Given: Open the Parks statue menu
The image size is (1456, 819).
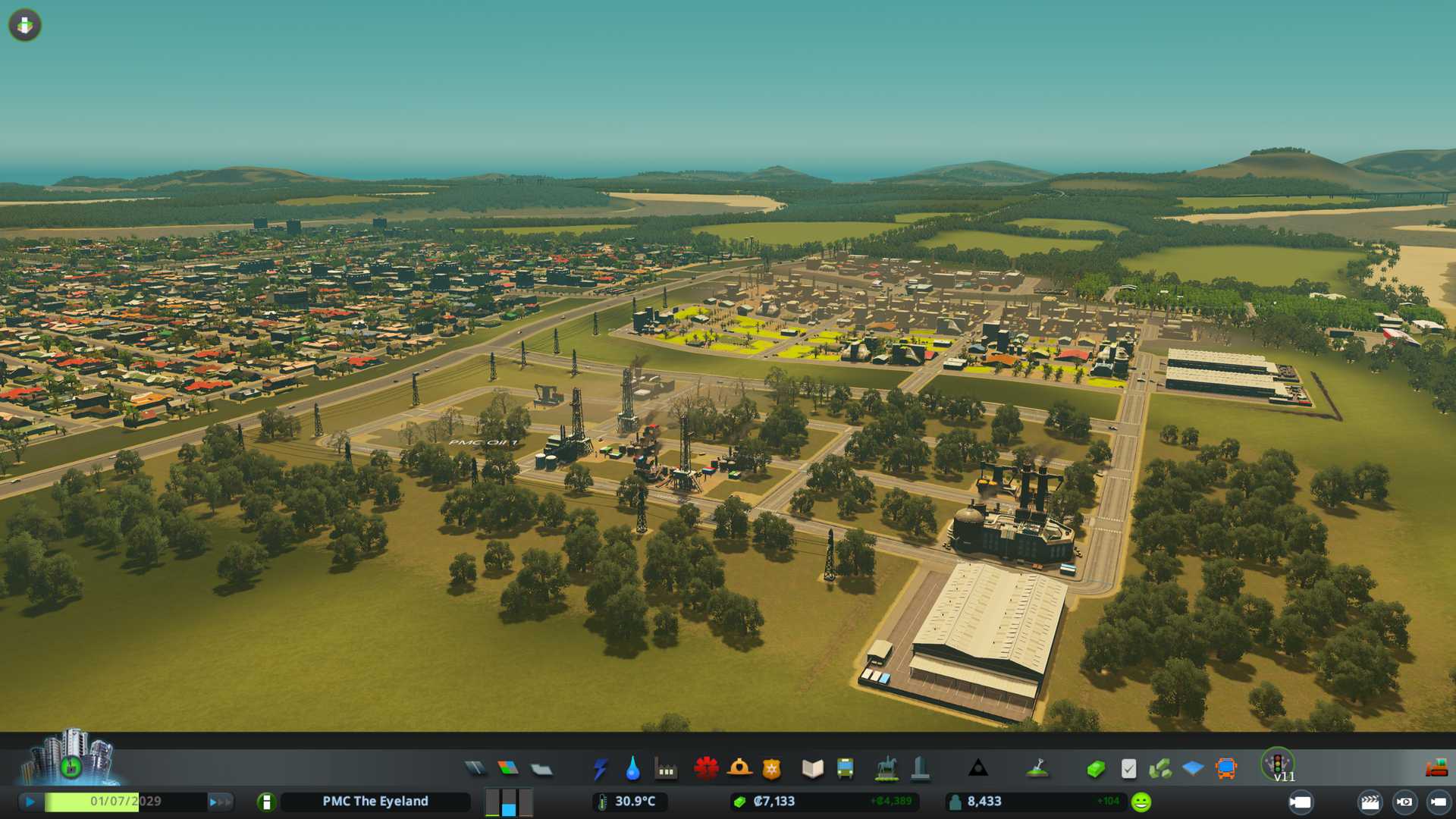Looking at the screenshot, I should pyautogui.click(x=886, y=769).
